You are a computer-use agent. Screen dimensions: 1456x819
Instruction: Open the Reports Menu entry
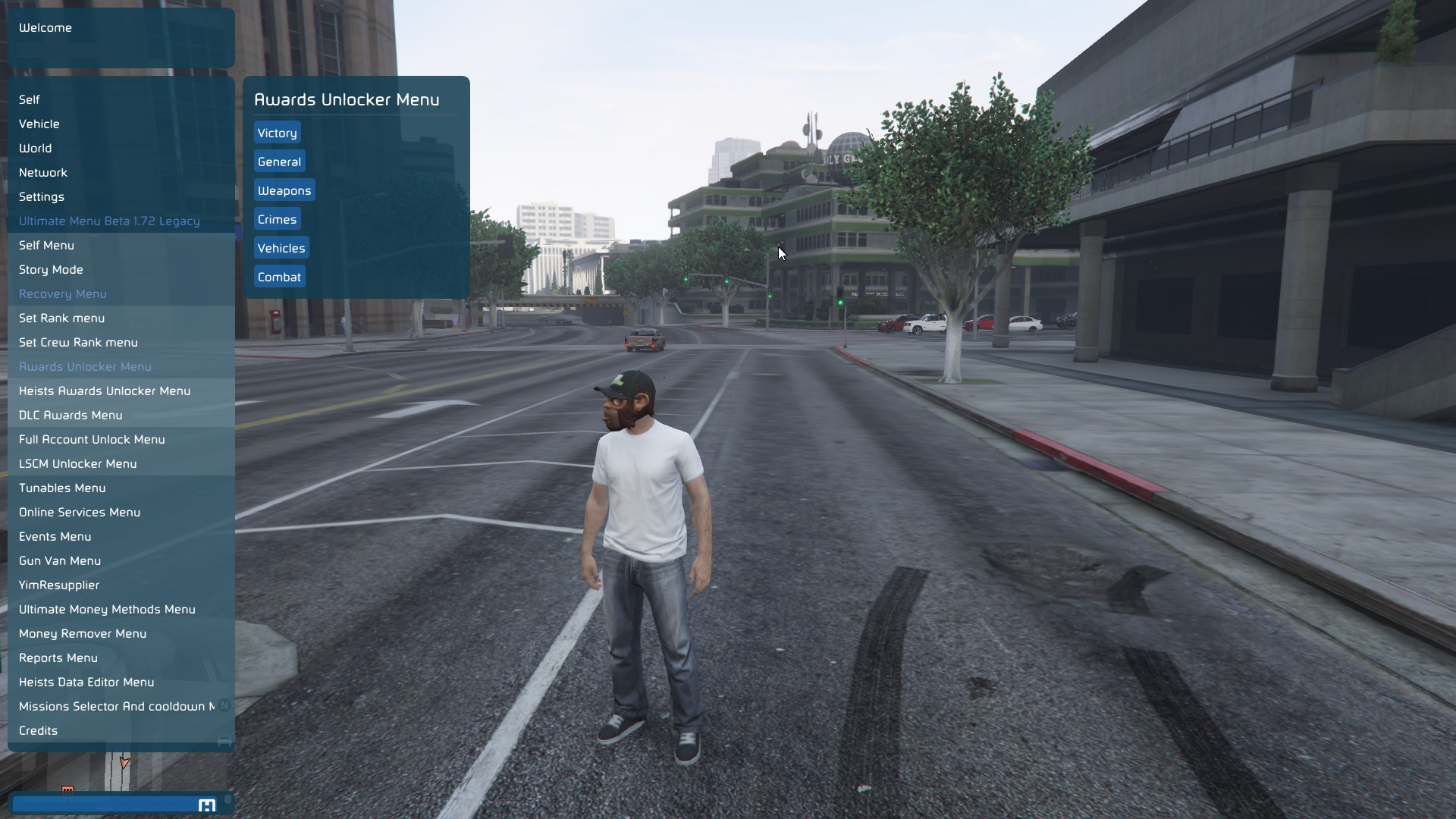58,657
